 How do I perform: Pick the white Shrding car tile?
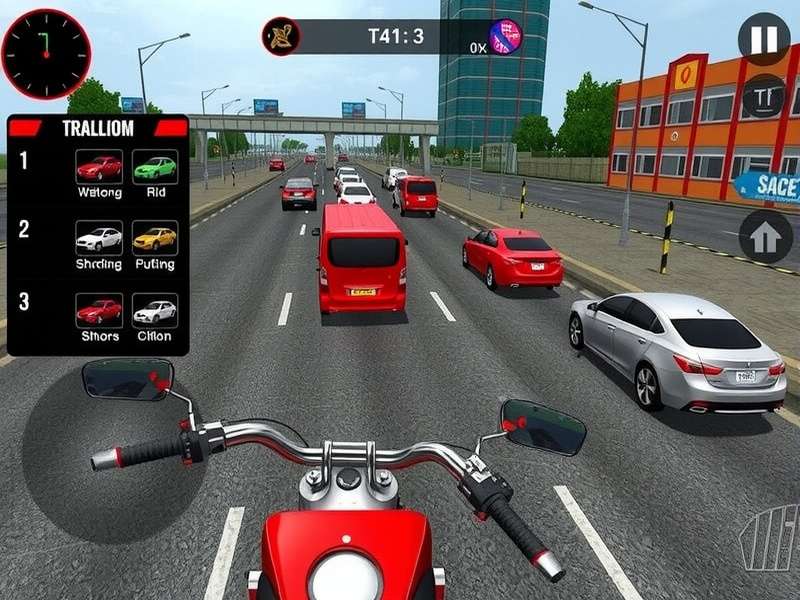pos(99,238)
